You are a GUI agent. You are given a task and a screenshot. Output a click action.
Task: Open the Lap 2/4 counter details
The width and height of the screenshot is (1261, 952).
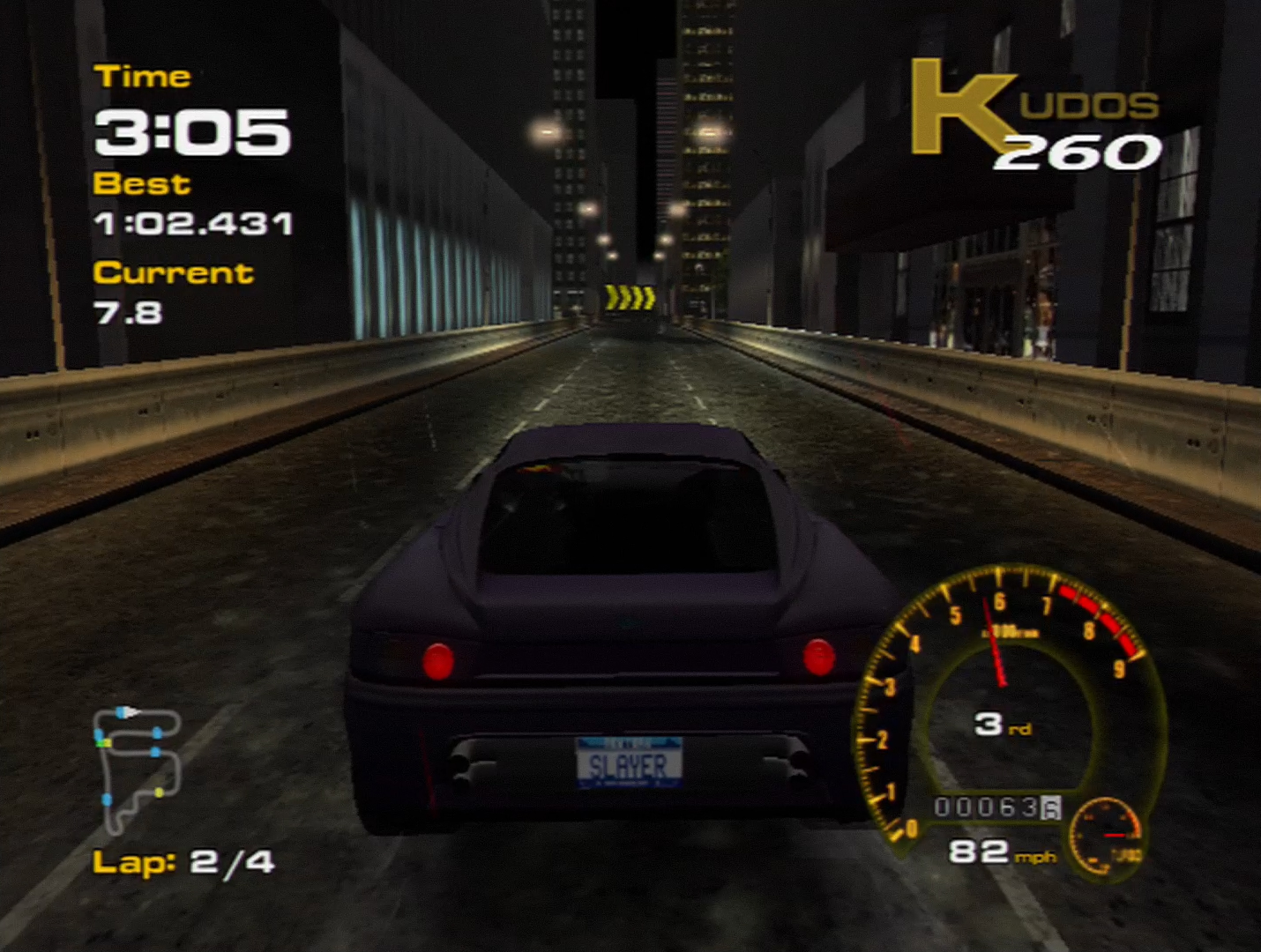pos(183,860)
